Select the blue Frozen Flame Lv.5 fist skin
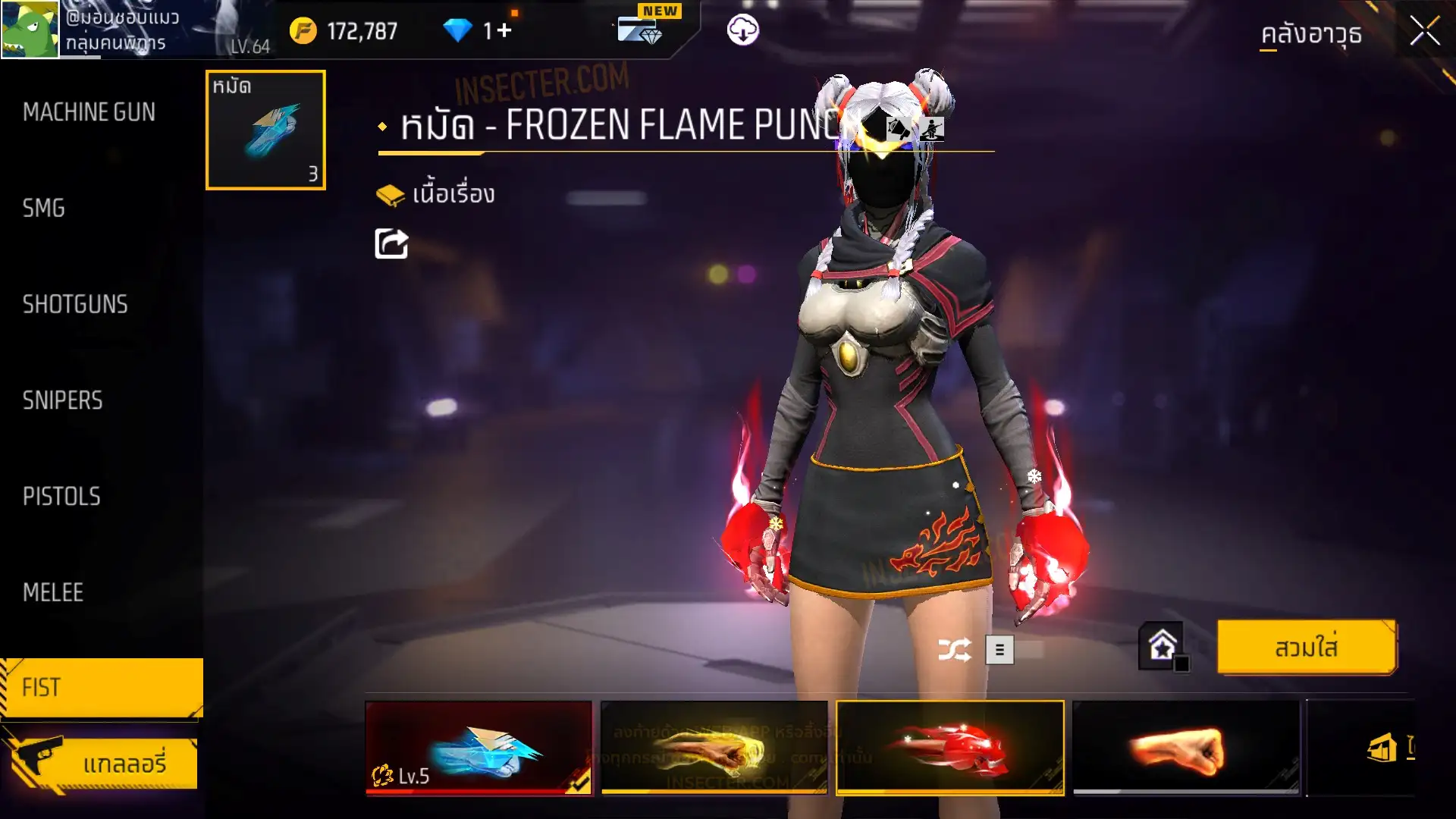Image resolution: width=1456 pixels, height=819 pixels. (x=479, y=748)
